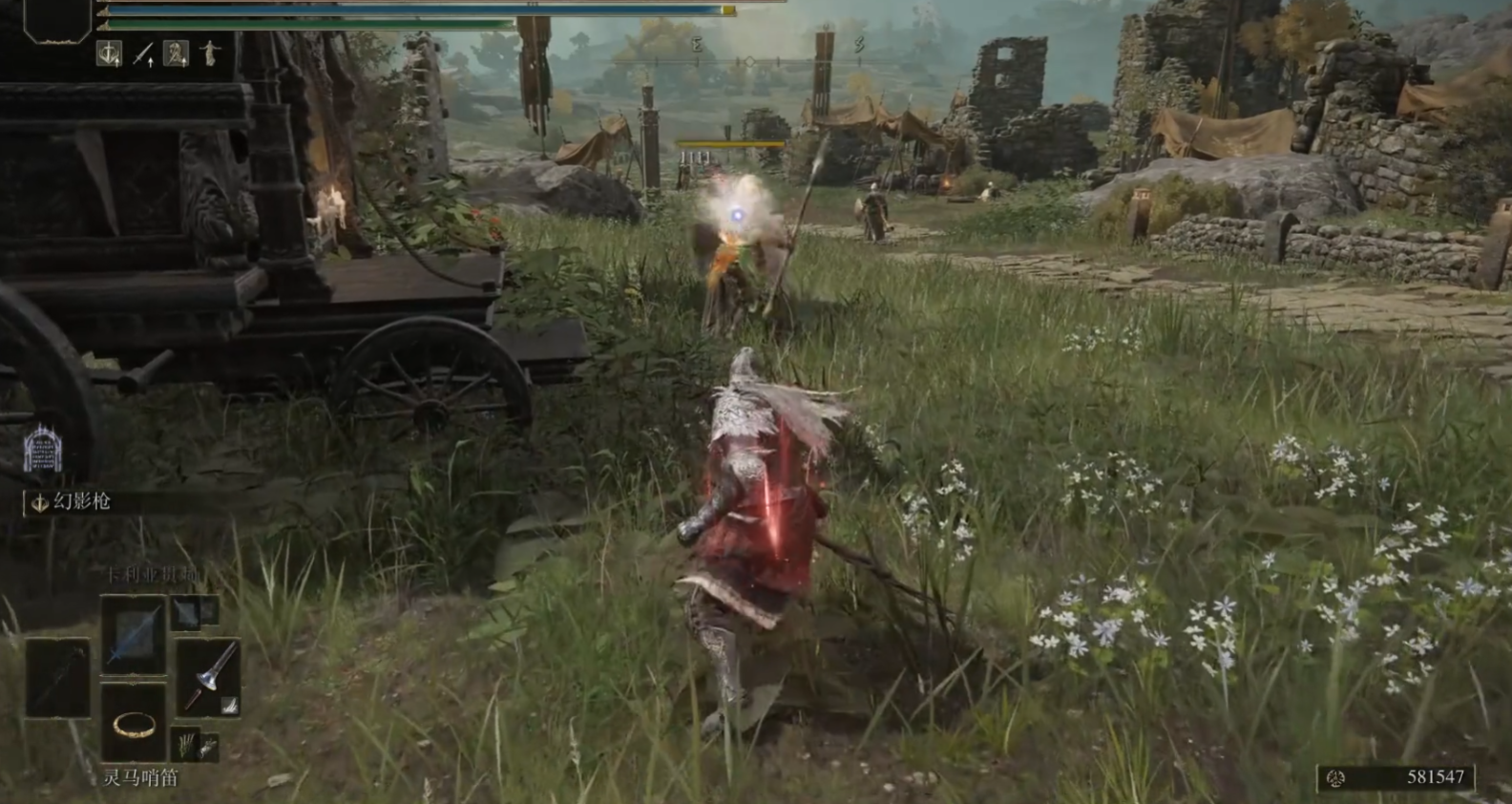The width and height of the screenshot is (1512, 804).
Task: Click the right-hand spear weapon slot
Action: [209, 677]
